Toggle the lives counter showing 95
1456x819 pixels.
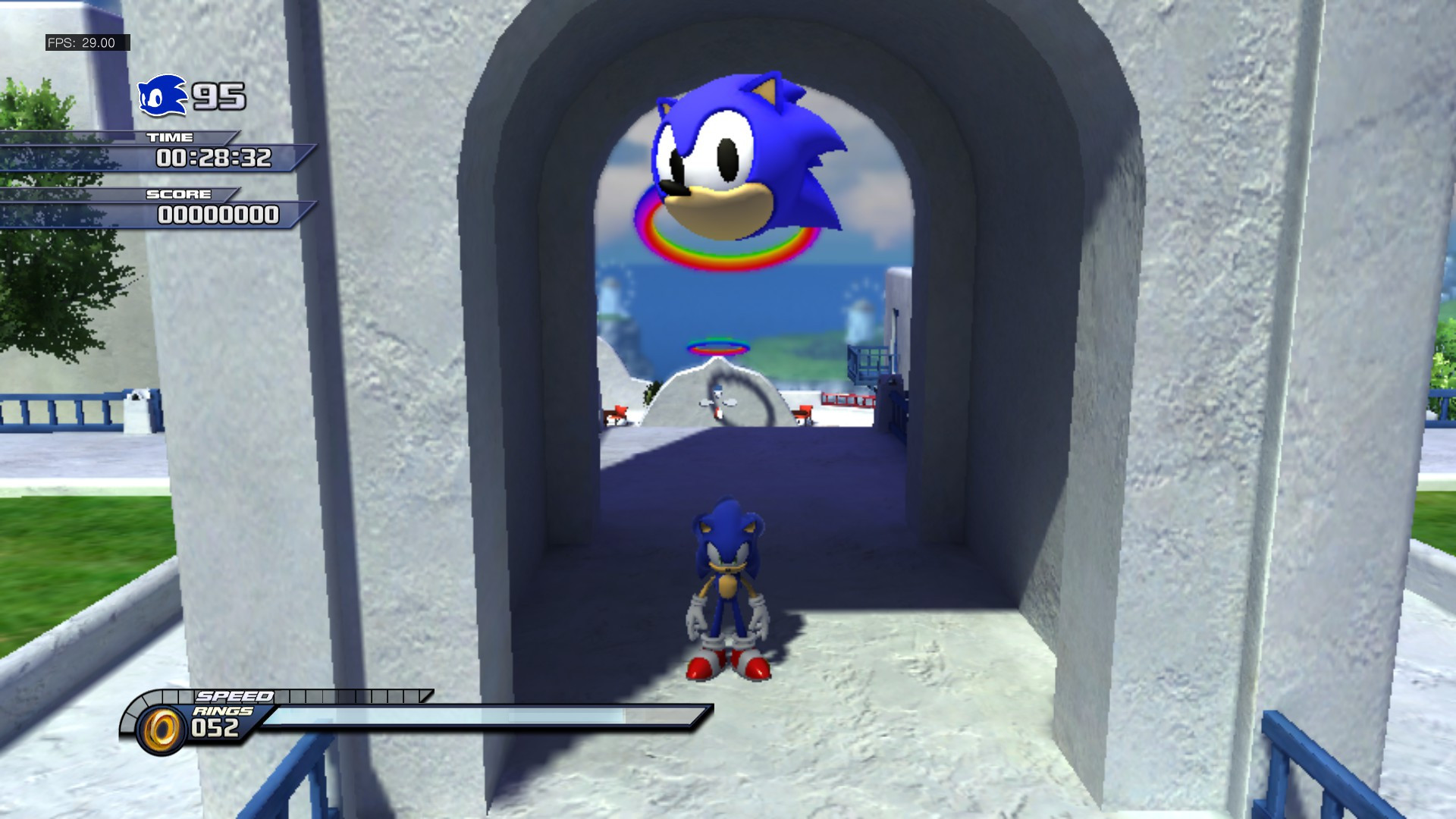218,96
